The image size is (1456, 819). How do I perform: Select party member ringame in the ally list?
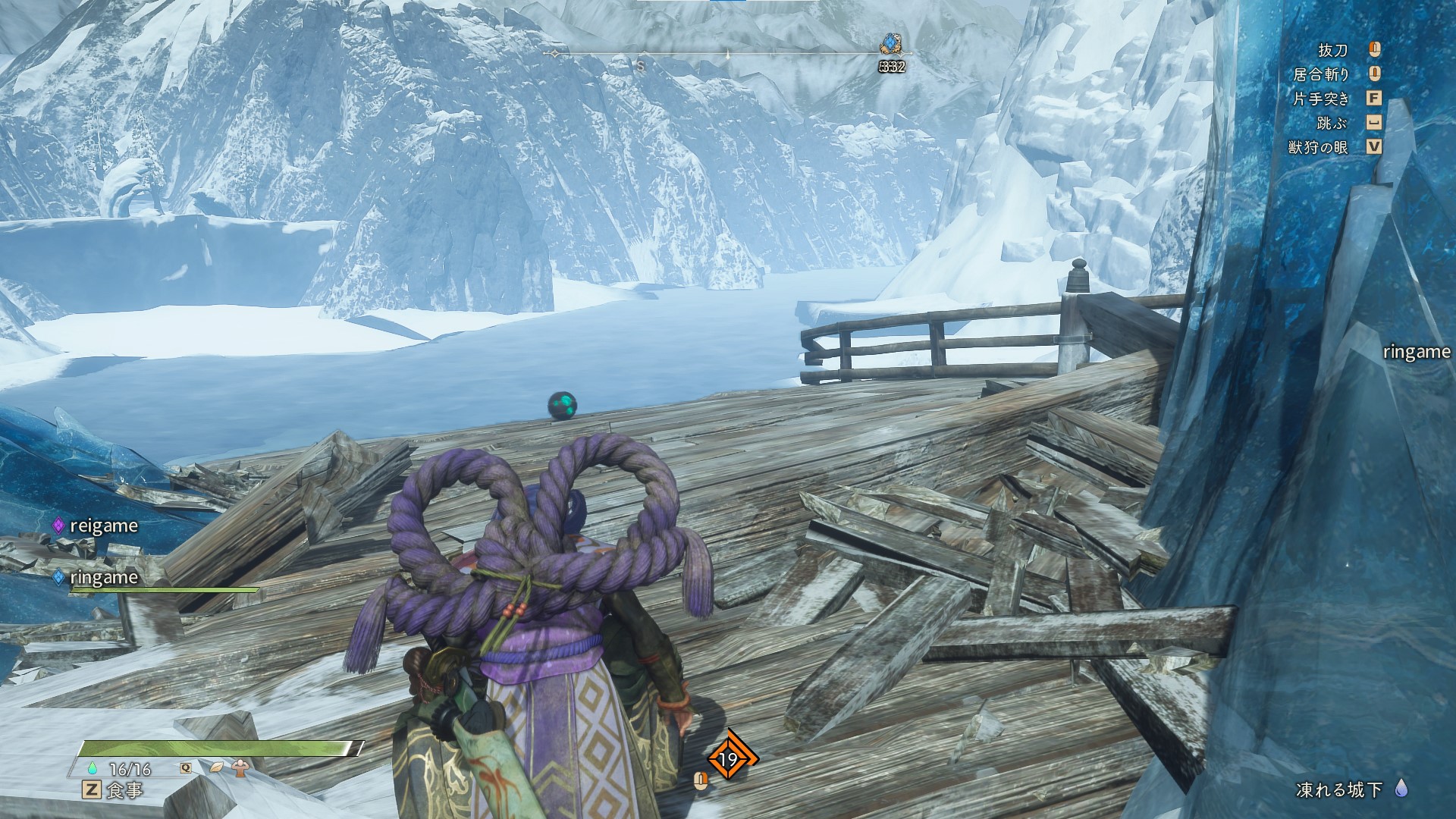click(x=103, y=577)
